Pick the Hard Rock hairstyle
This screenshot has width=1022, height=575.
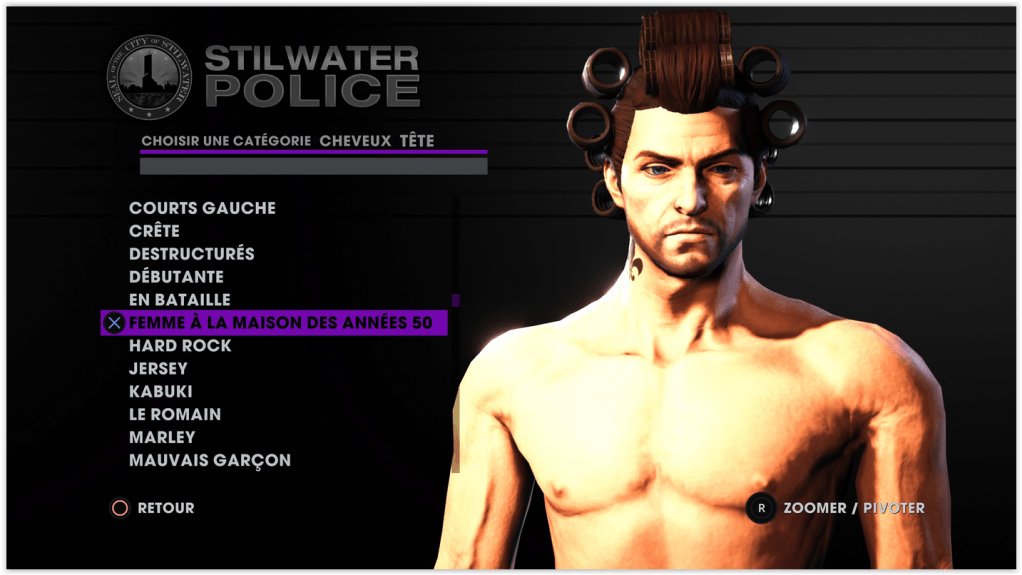(180, 346)
